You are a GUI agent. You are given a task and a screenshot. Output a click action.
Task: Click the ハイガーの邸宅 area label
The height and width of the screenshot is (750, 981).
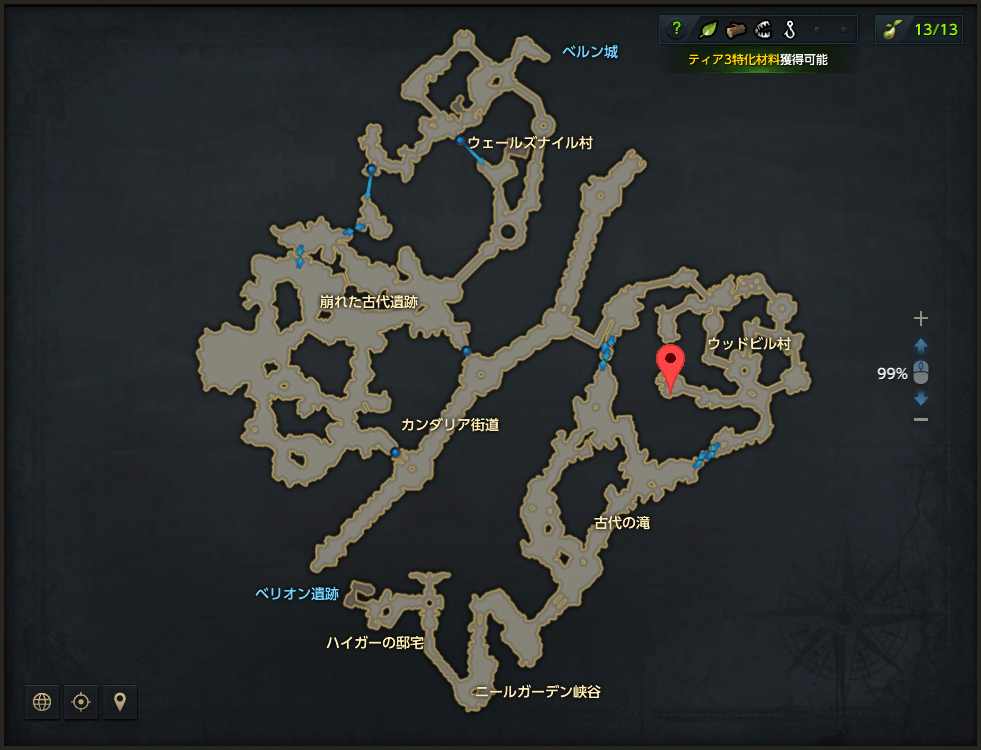375,642
